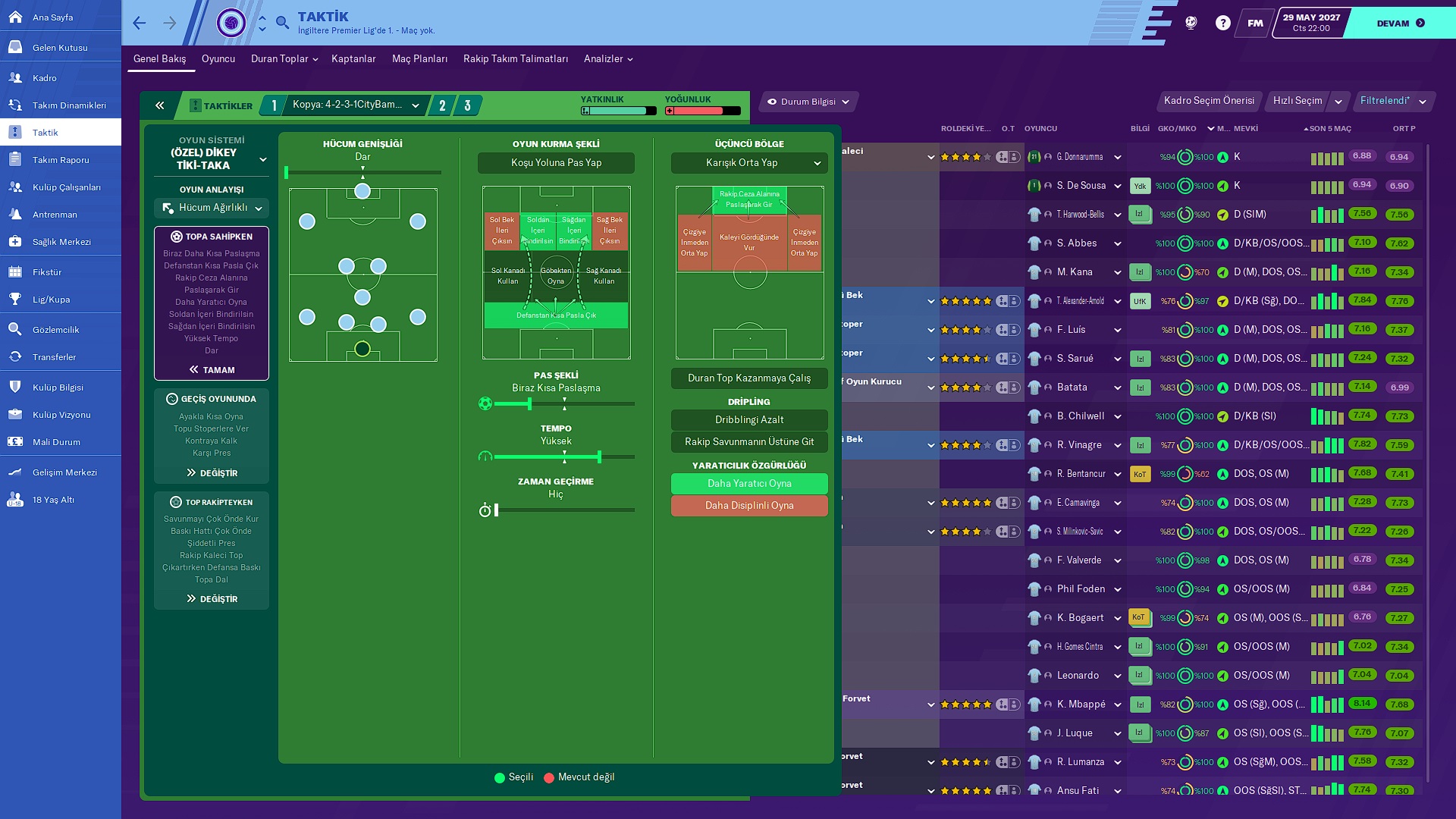
Task: Open the Maç Planları tab
Action: point(419,59)
